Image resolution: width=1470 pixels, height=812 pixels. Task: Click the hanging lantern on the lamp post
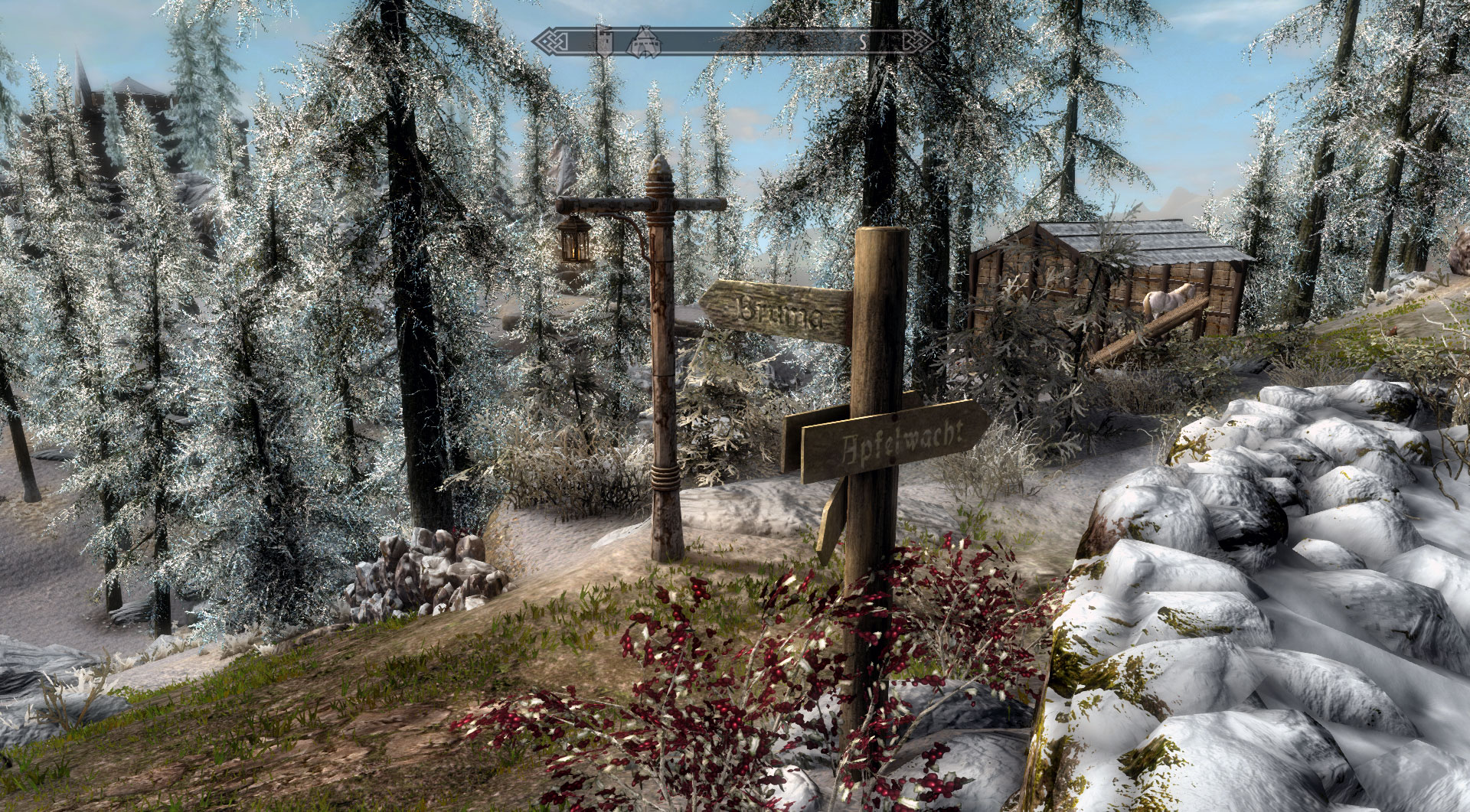coord(573,243)
